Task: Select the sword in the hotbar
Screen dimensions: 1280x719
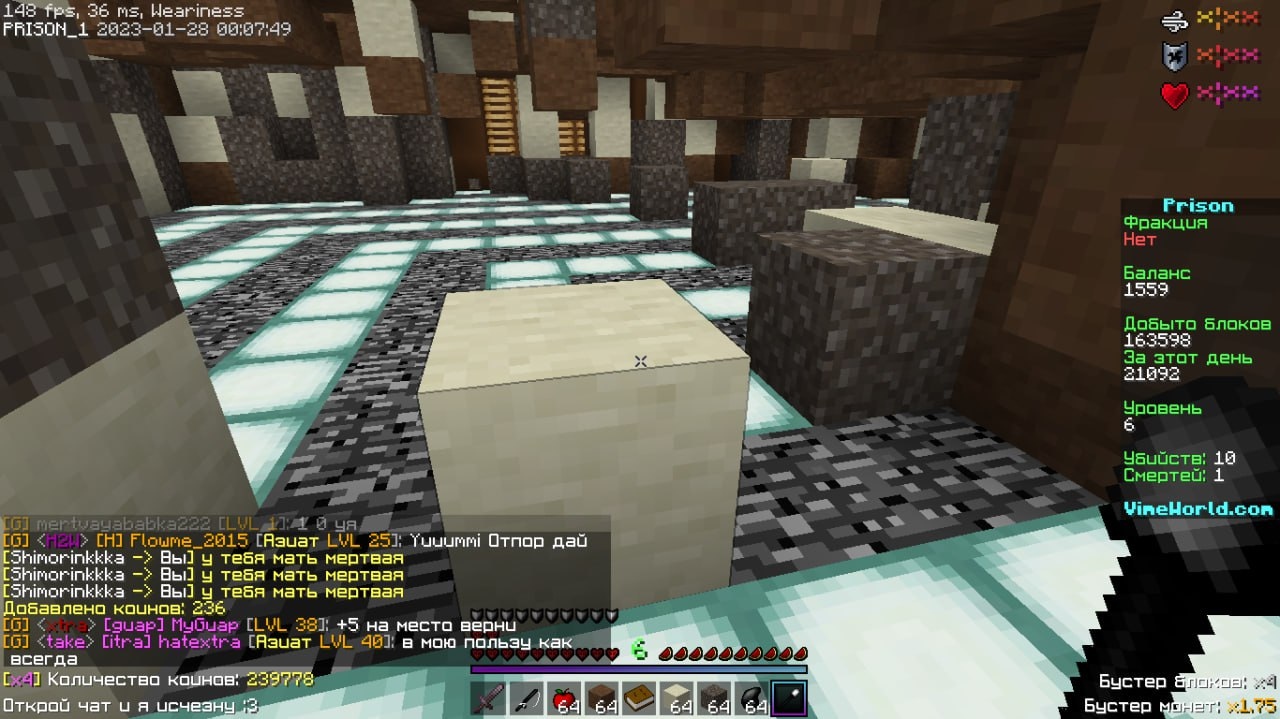Action: click(x=489, y=699)
